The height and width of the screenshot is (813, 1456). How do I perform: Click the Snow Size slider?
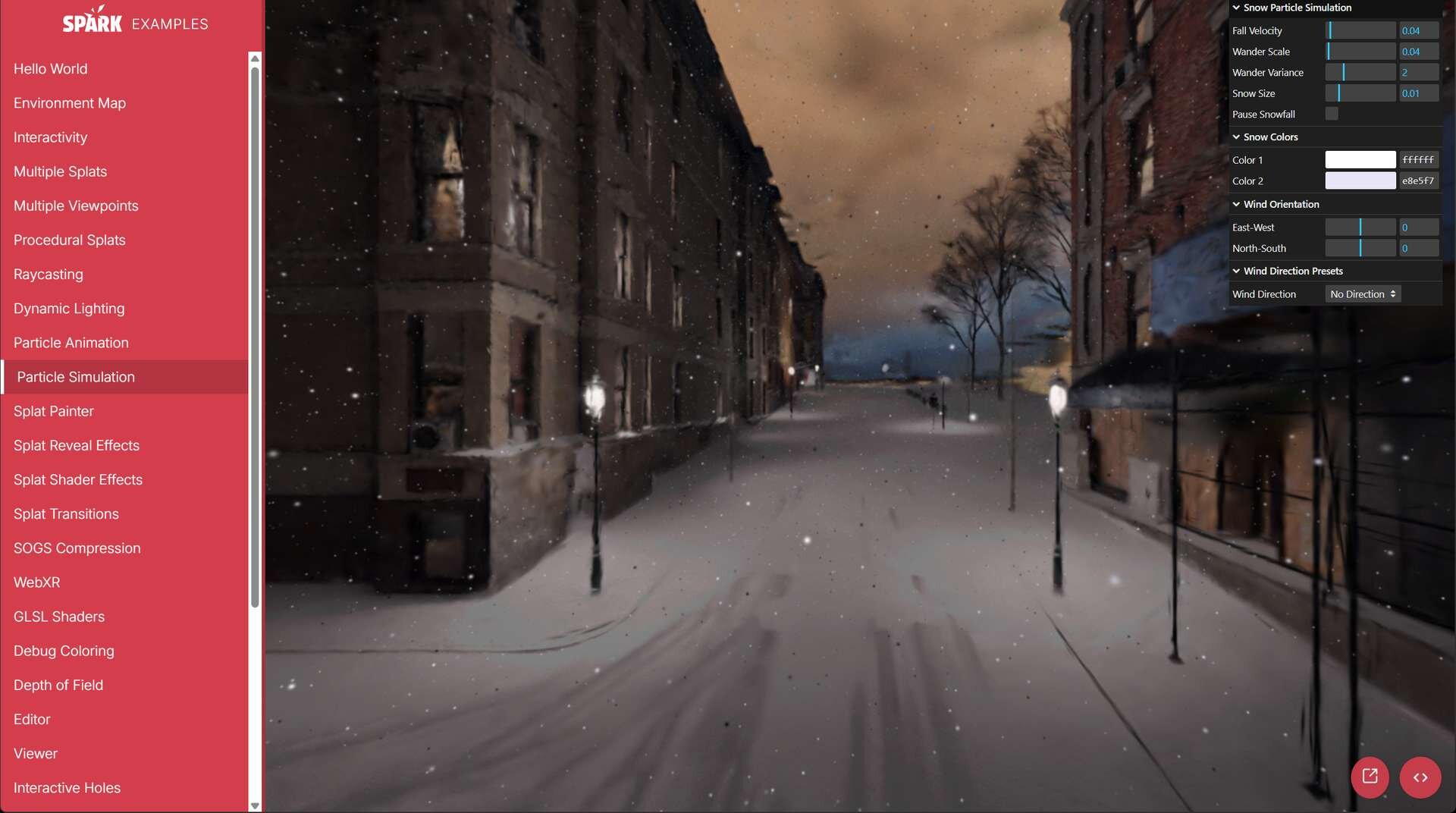tap(1360, 94)
